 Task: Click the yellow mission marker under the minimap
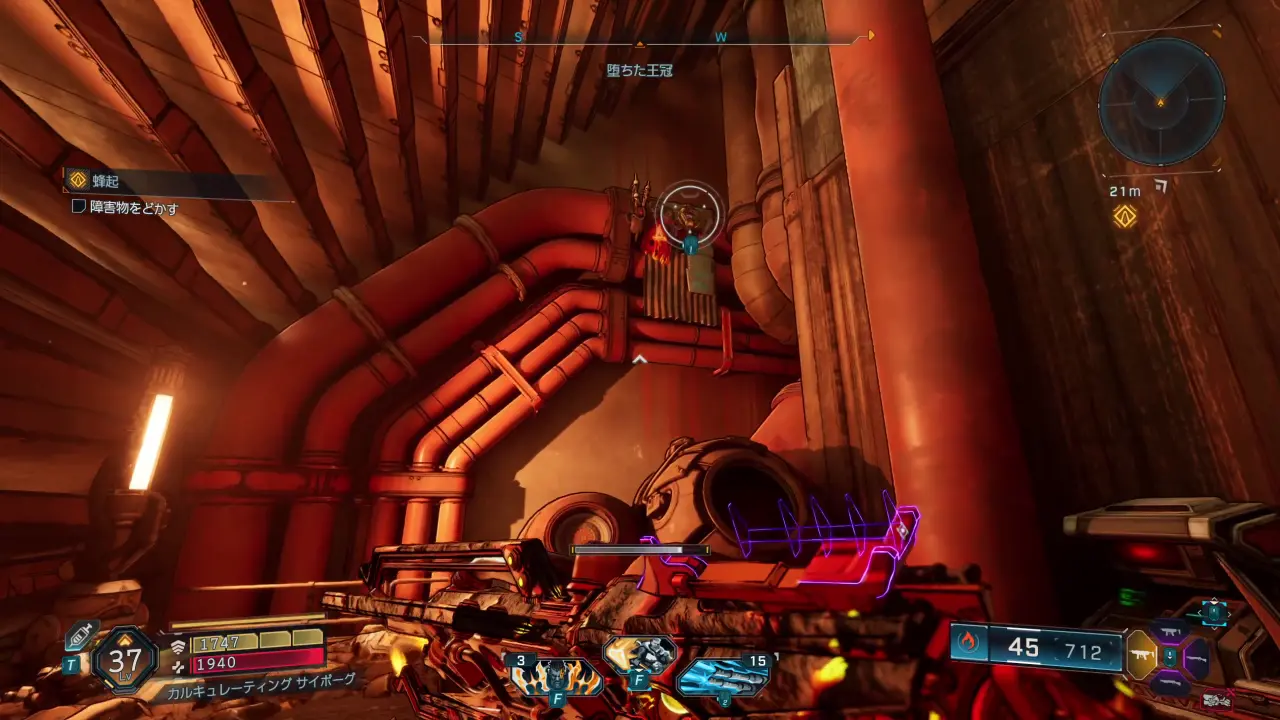(x=1125, y=216)
